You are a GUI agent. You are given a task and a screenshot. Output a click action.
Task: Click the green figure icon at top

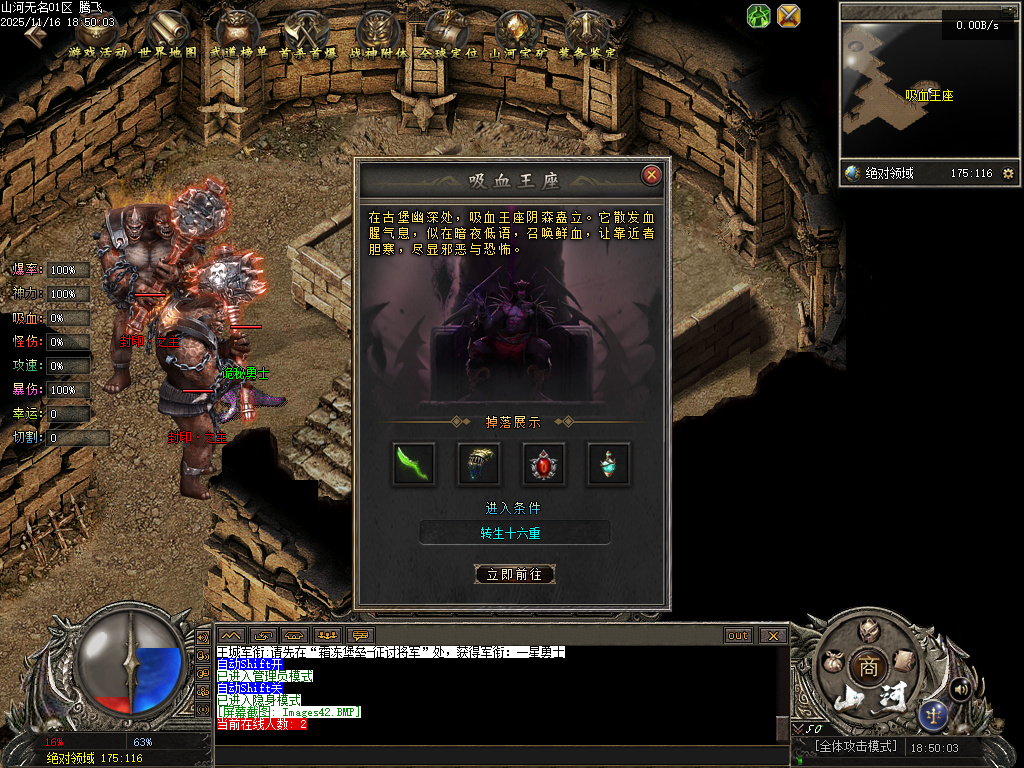coord(758,15)
